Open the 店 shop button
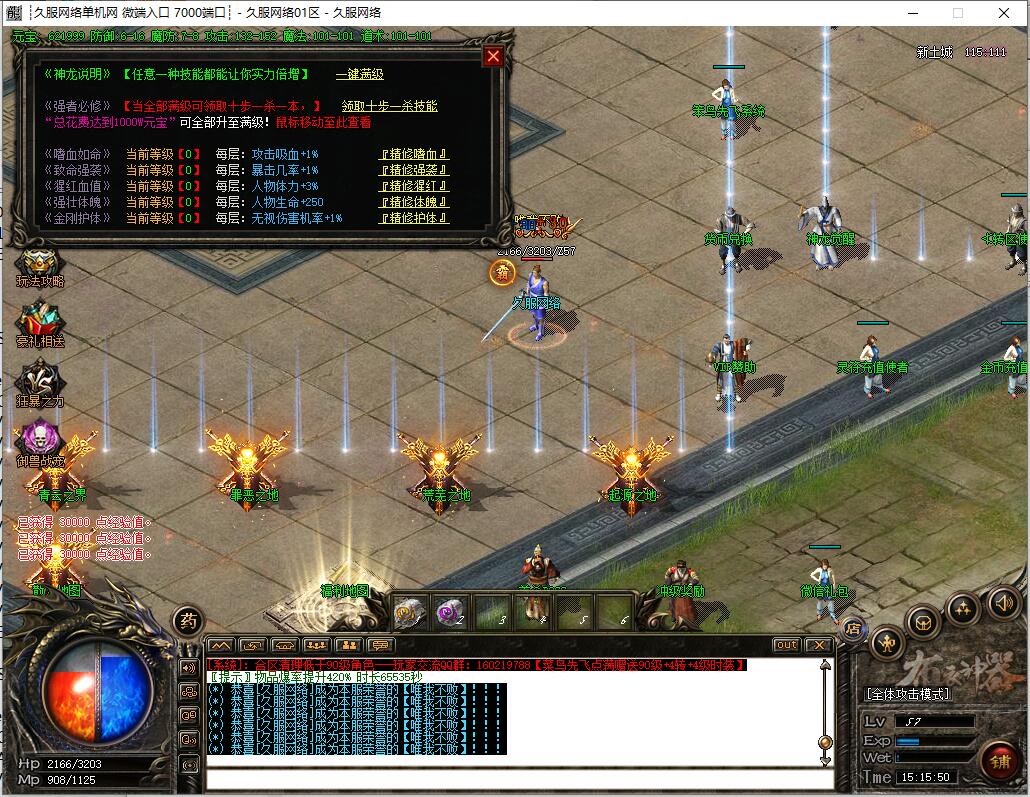Screen dimensions: 1030x797 tap(853, 628)
